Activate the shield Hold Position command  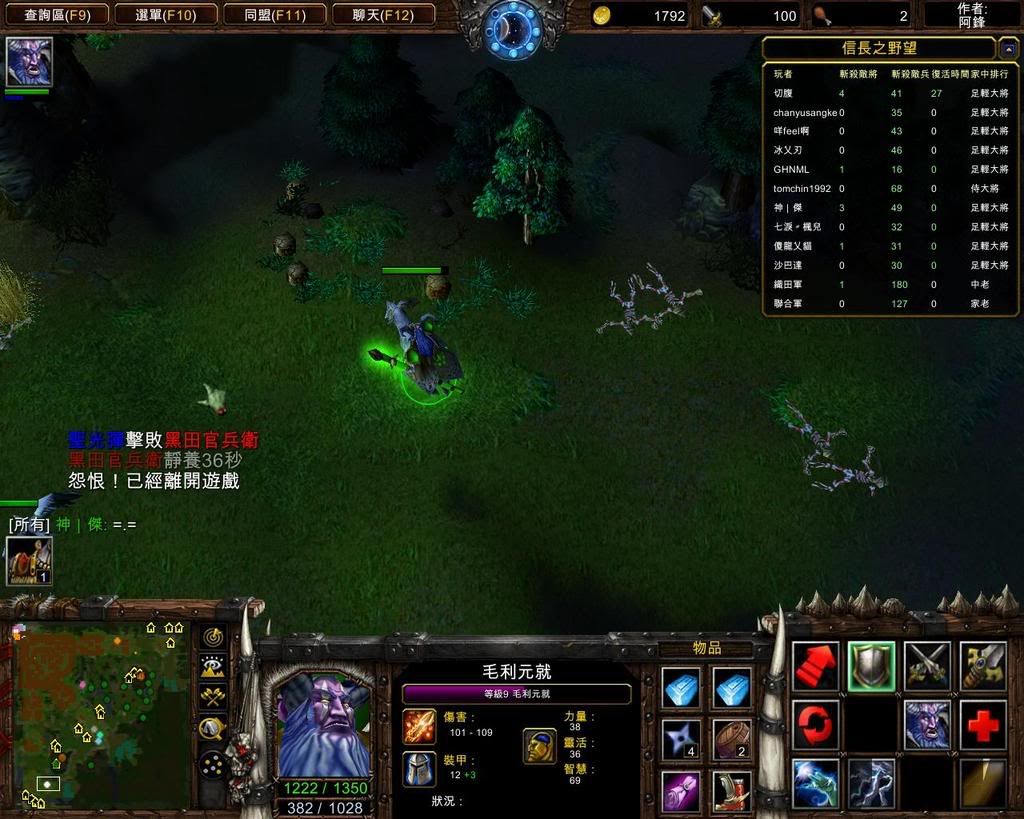coord(871,667)
